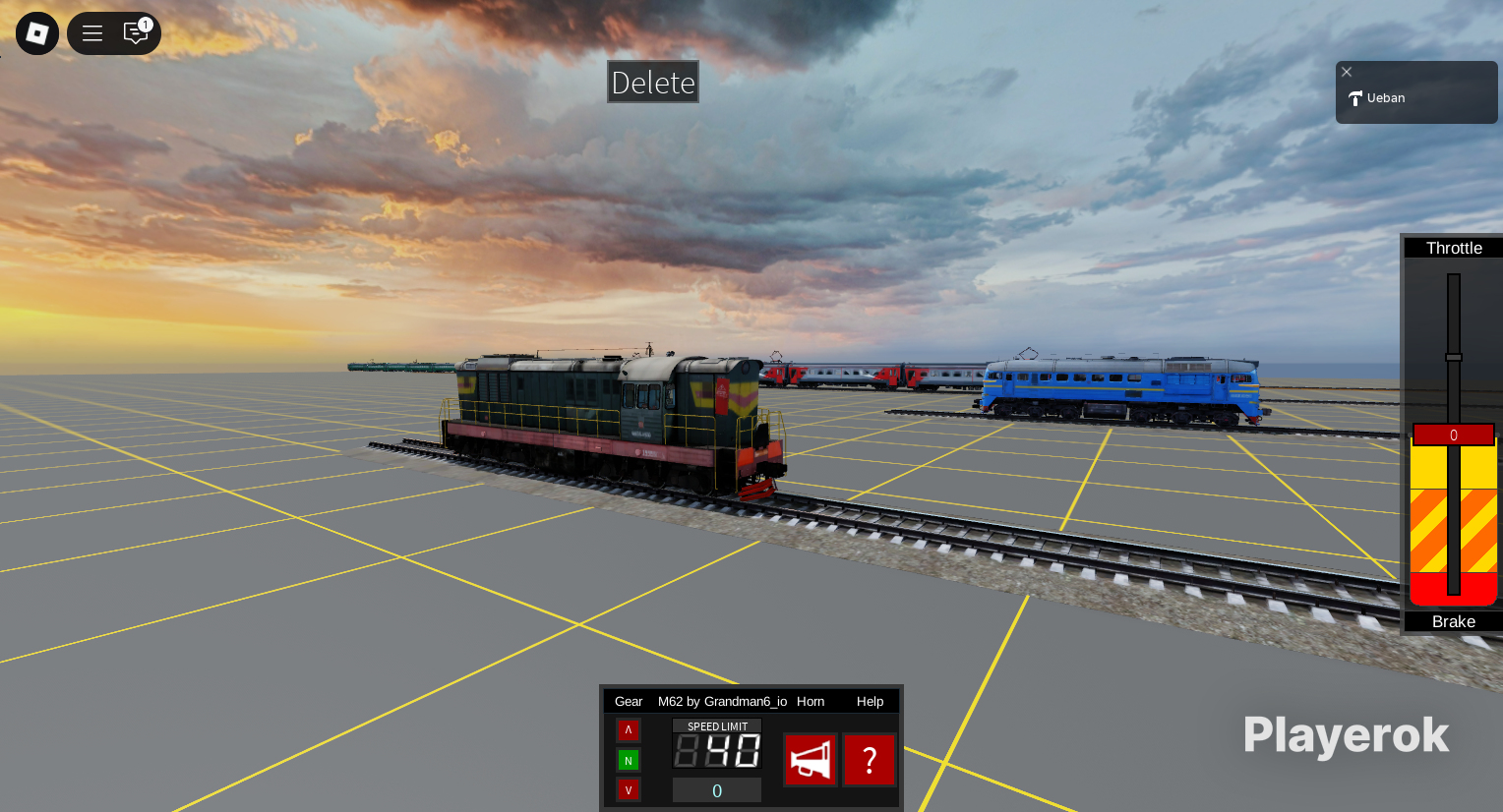Open the hamburger menu icon
The image size is (1503, 812).
click(91, 32)
